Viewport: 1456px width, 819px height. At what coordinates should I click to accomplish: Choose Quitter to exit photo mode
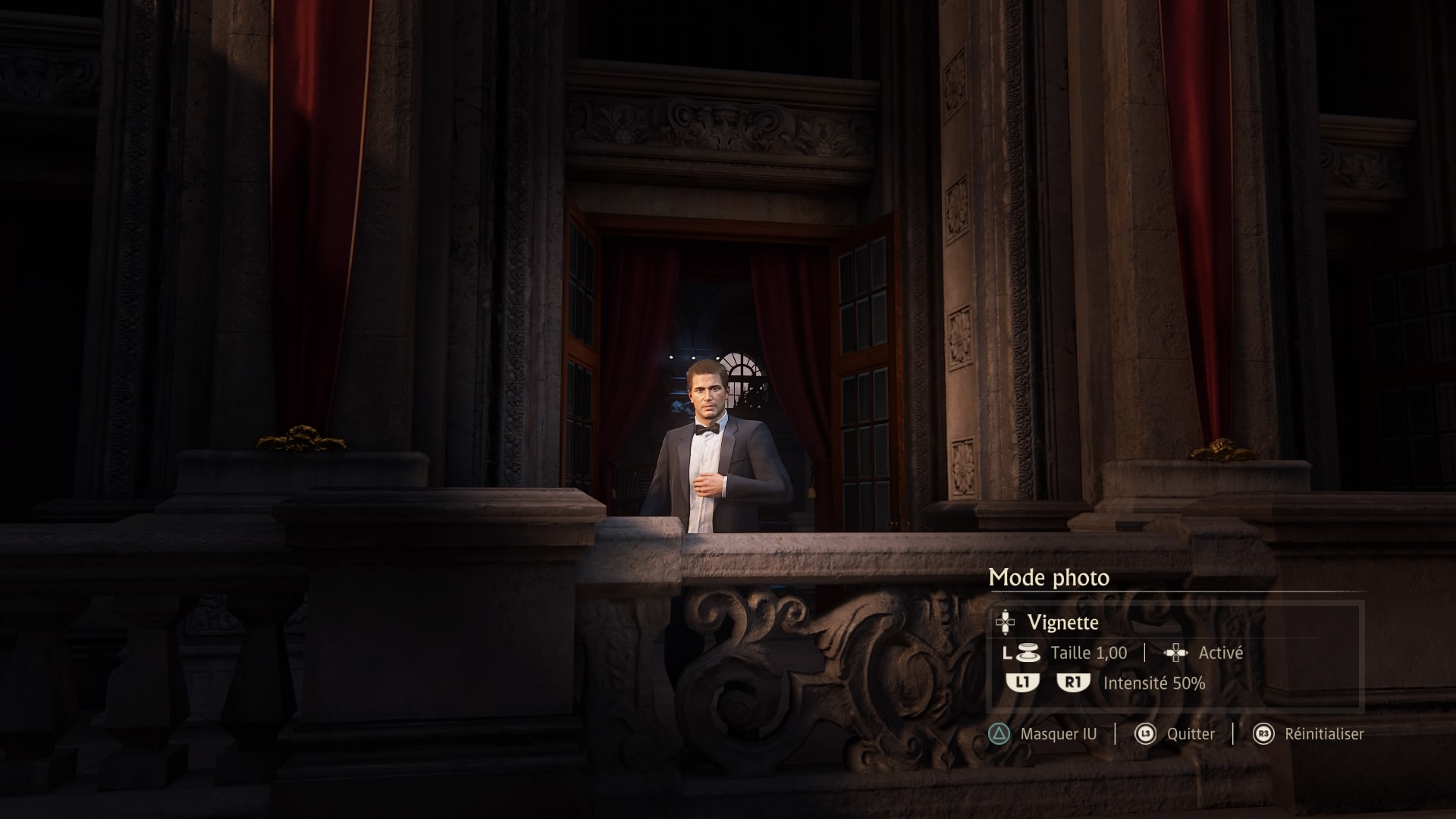click(1190, 734)
